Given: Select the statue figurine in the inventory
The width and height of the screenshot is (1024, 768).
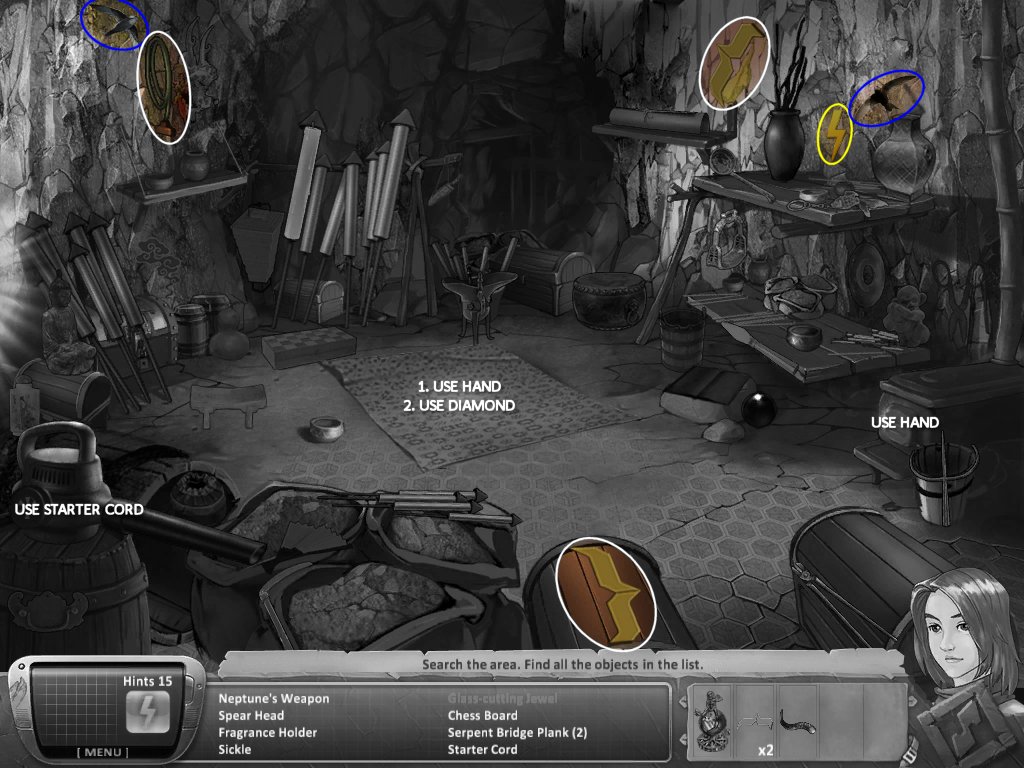Looking at the screenshot, I should pyautogui.click(x=712, y=720).
